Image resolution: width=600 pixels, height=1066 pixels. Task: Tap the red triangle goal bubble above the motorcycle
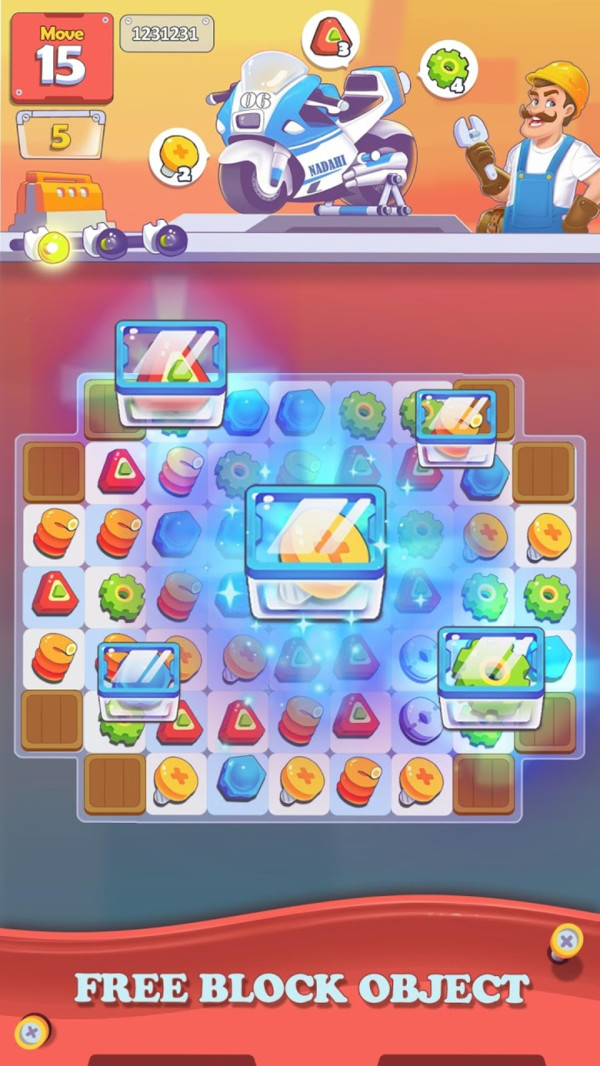pyautogui.click(x=329, y=39)
